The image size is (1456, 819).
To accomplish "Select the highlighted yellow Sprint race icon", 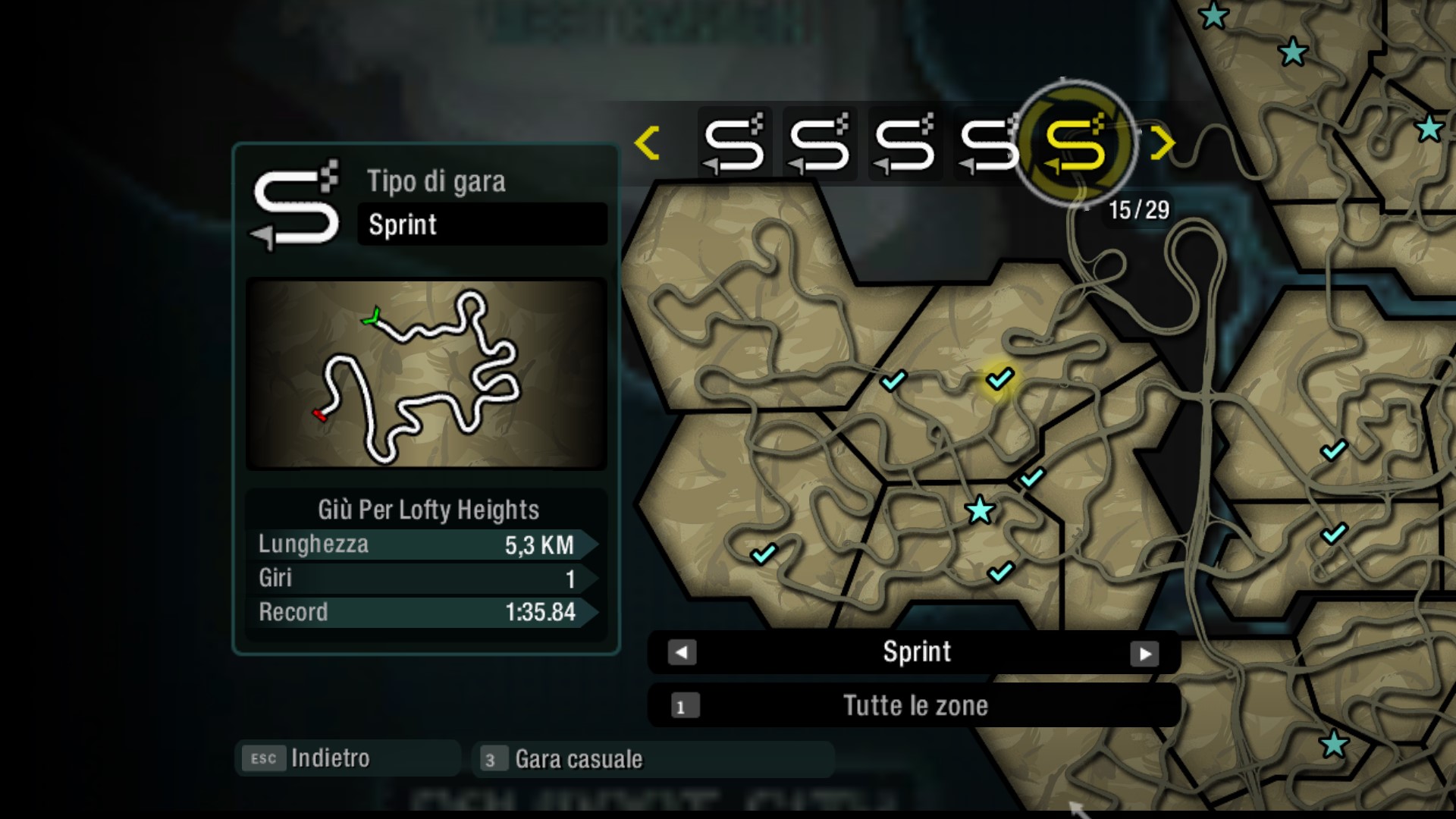I will point(1075,143).
